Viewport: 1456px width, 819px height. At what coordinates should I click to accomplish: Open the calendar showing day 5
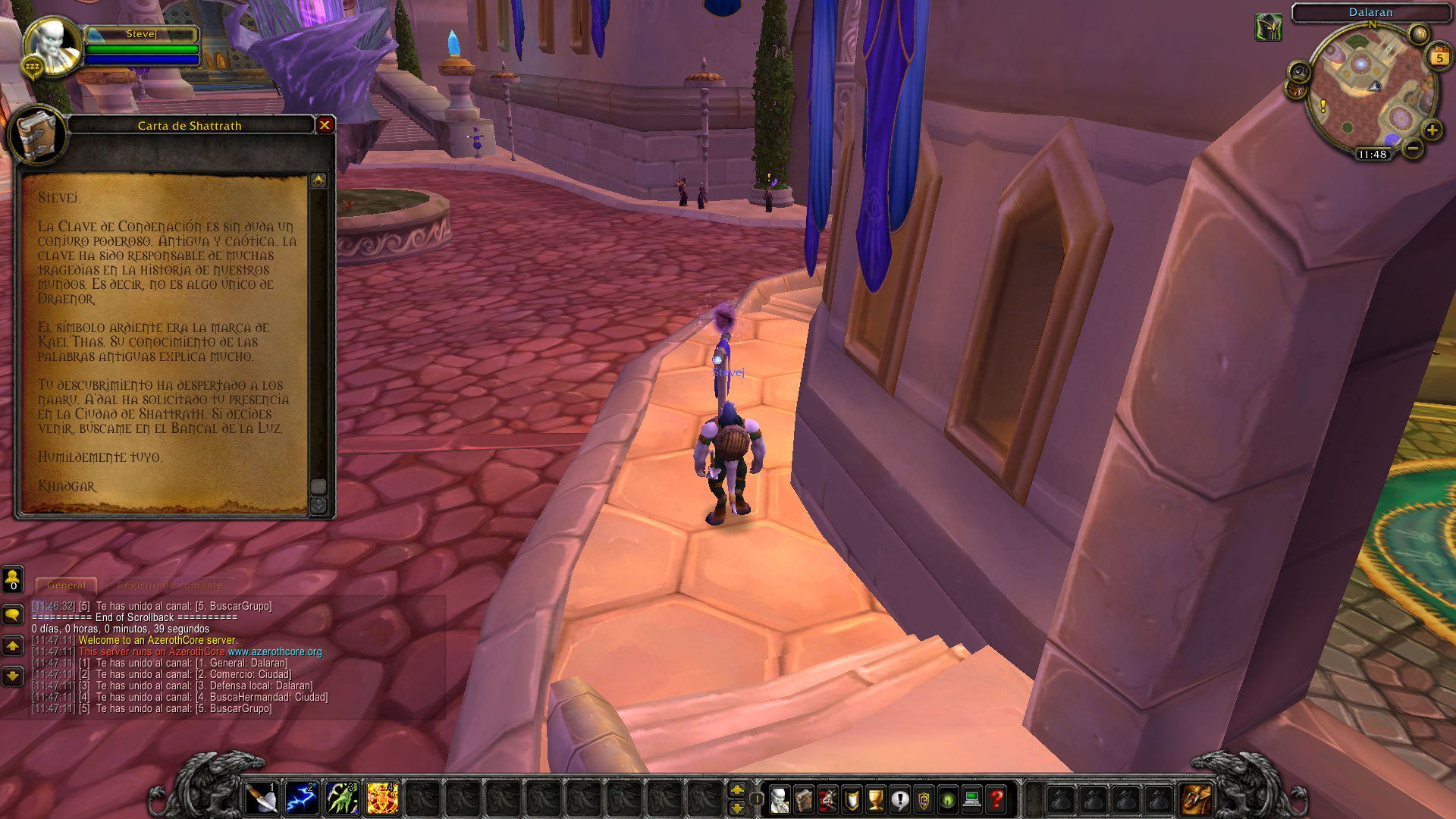click(1439, 57)
